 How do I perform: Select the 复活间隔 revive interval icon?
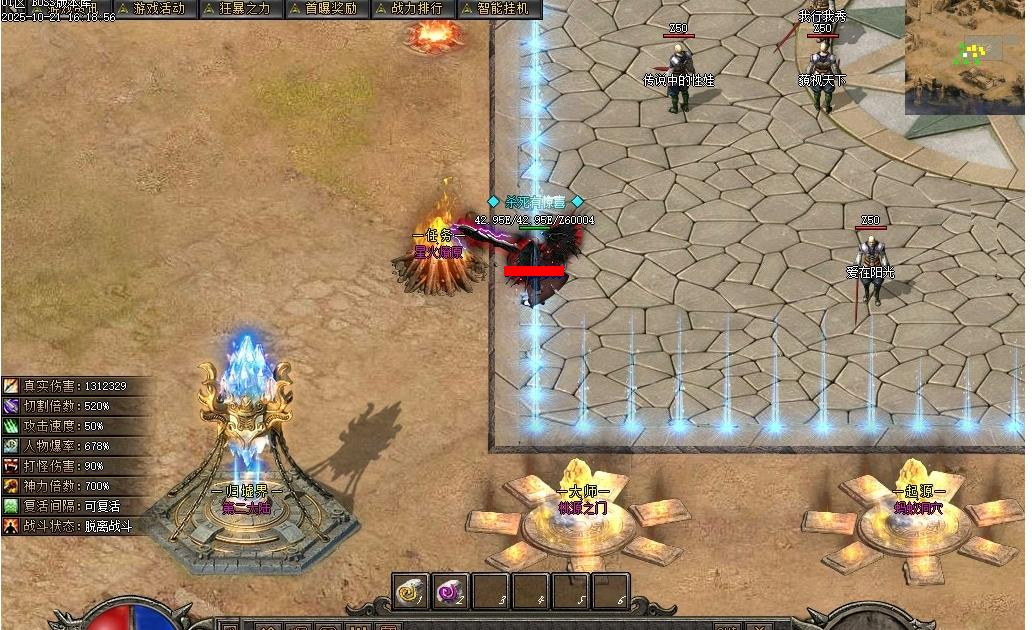pyautogui.click(x=11, y=506)
